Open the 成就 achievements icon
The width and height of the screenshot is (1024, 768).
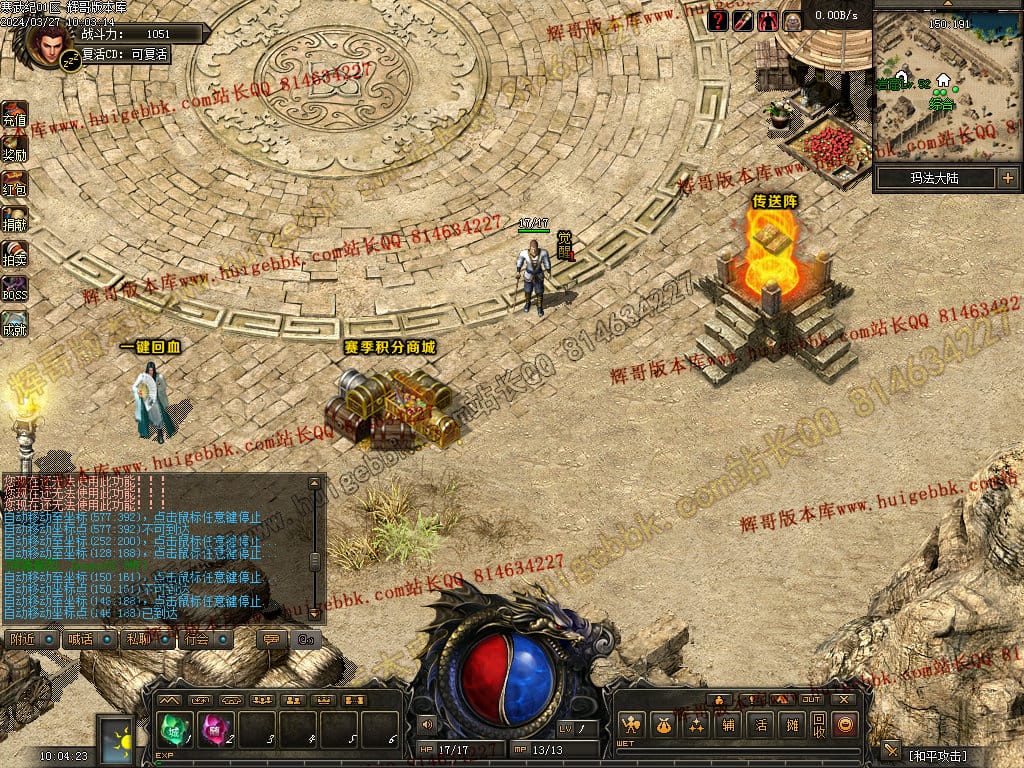pos(14,324)
